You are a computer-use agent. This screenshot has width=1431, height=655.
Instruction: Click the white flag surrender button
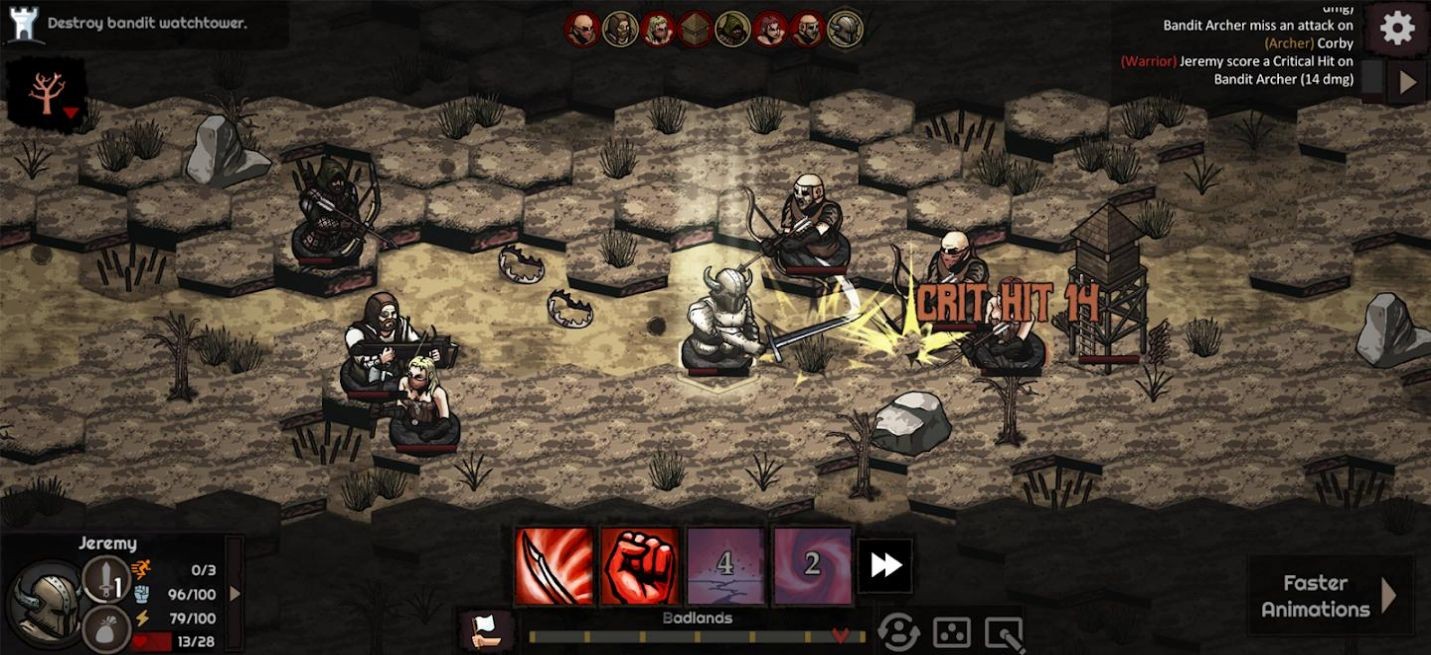(487, 630)
